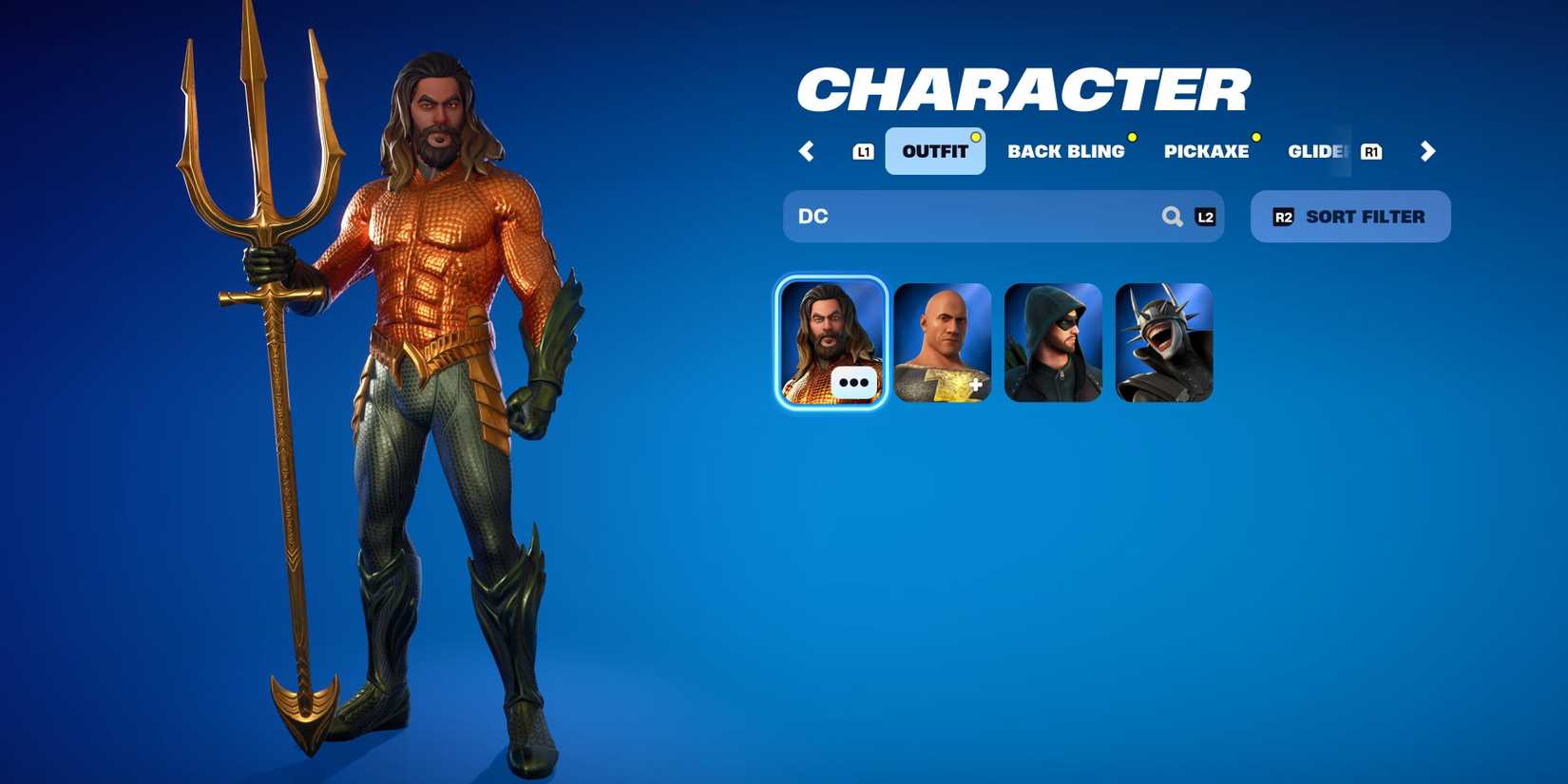This screenshot has width=1568, height=784.
Task: Switch to the Pickaxe tab
Action: [x=1208, y=151]
